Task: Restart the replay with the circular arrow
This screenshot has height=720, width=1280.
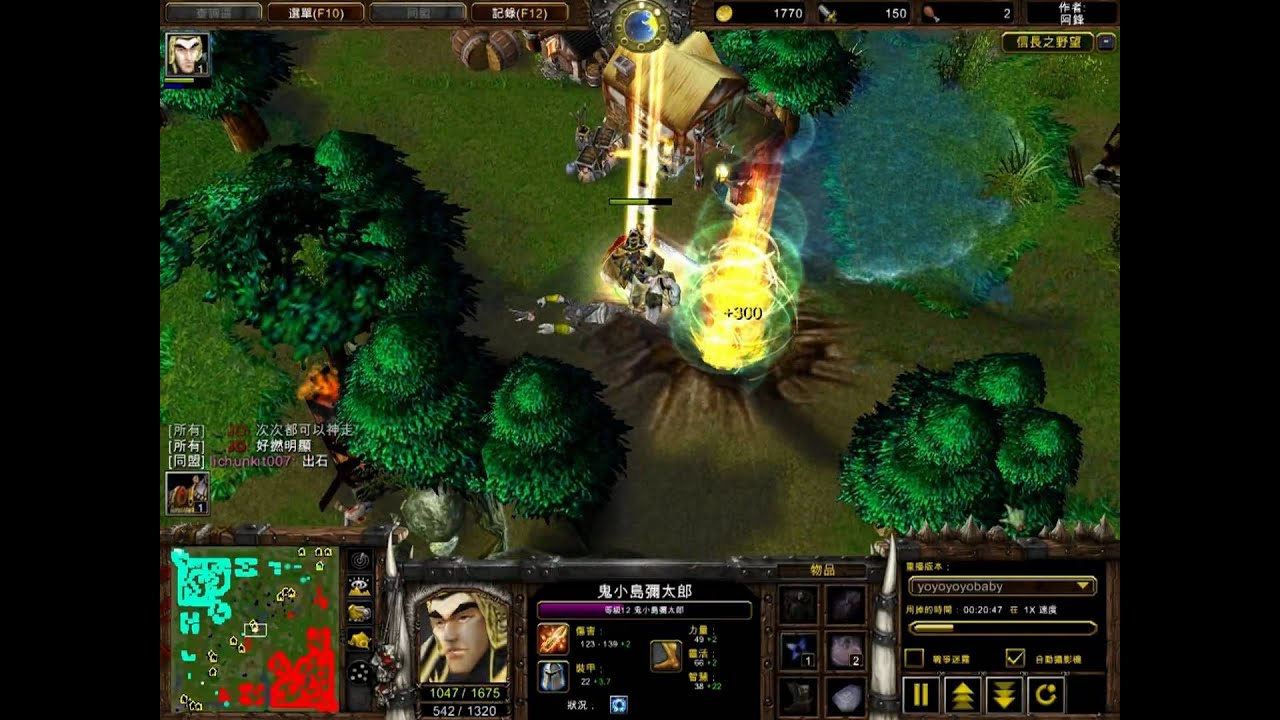Action: pos(1046,694)
